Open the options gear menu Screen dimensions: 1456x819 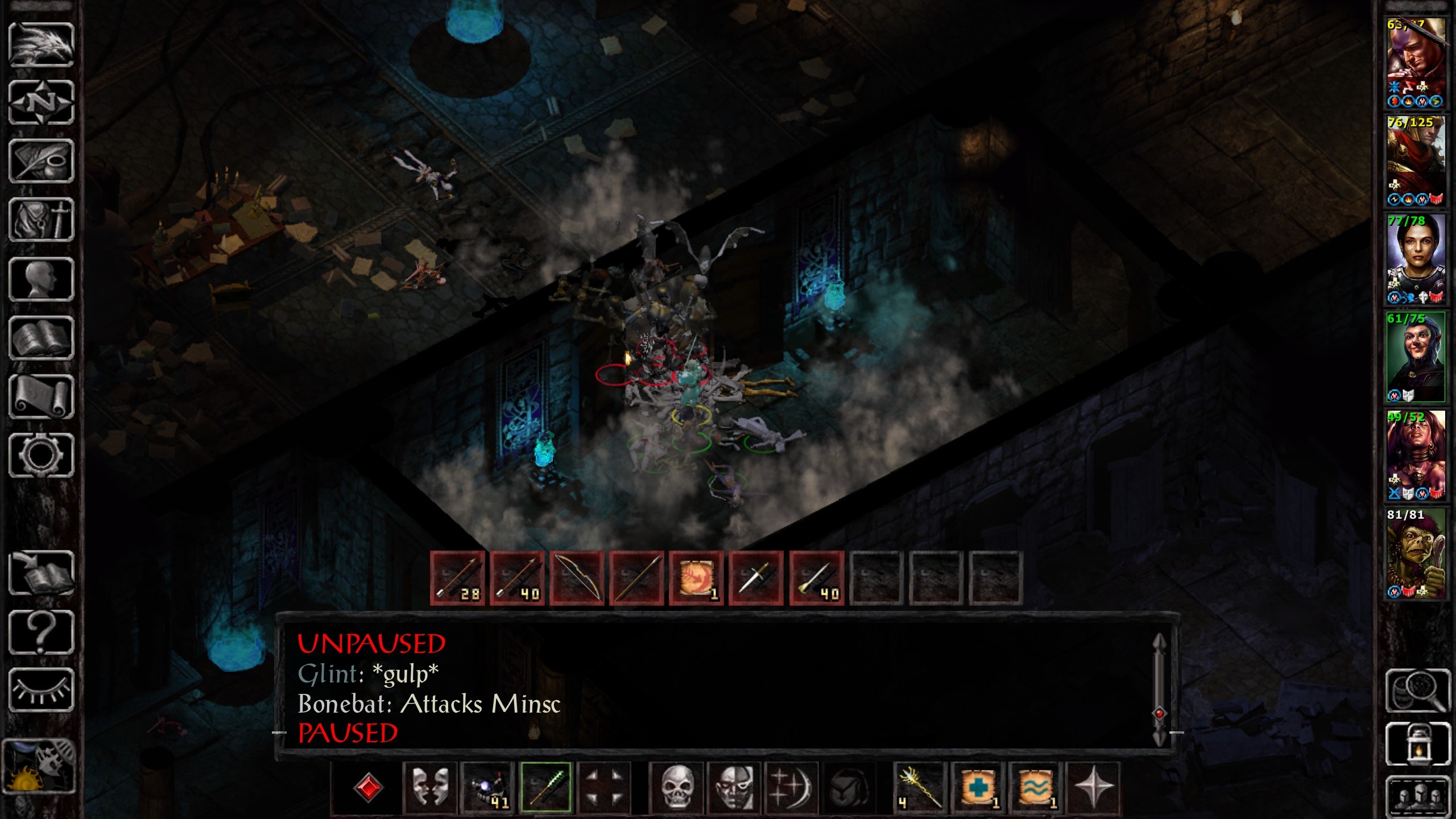pyautogui.click(x=41, y=455)
